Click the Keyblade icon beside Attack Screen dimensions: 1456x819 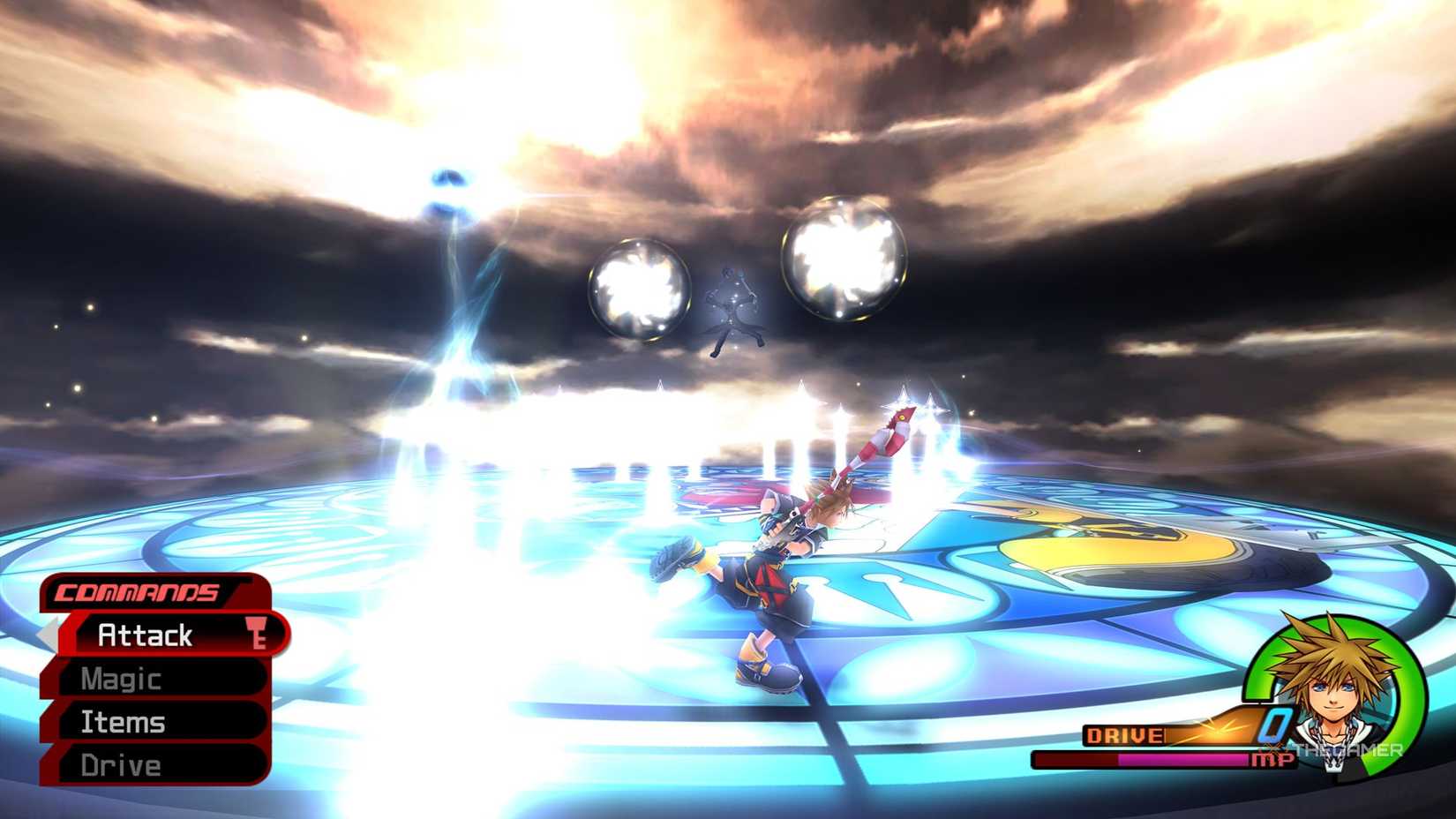259,635
